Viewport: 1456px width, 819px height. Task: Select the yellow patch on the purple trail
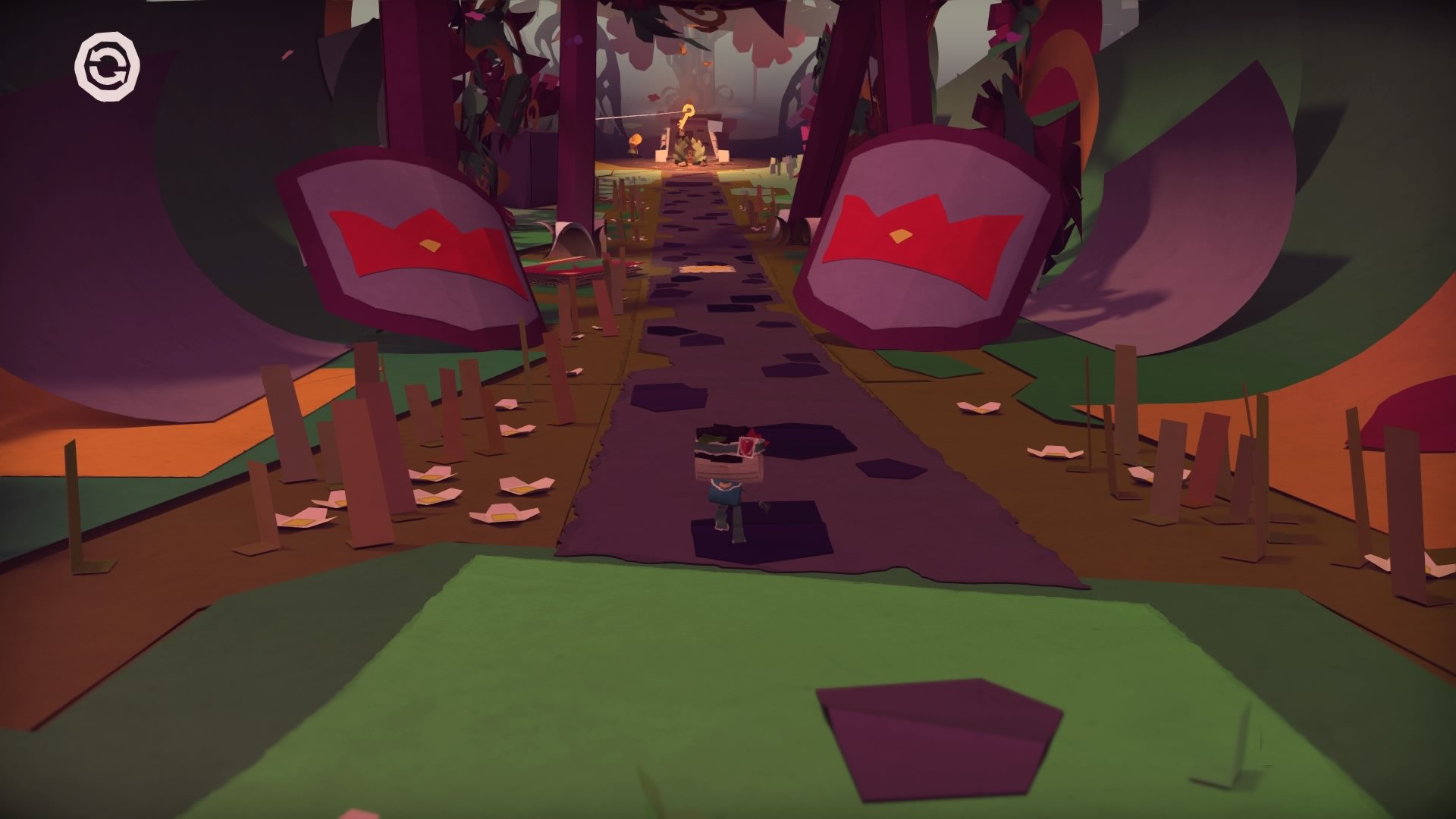coord(705,269)
